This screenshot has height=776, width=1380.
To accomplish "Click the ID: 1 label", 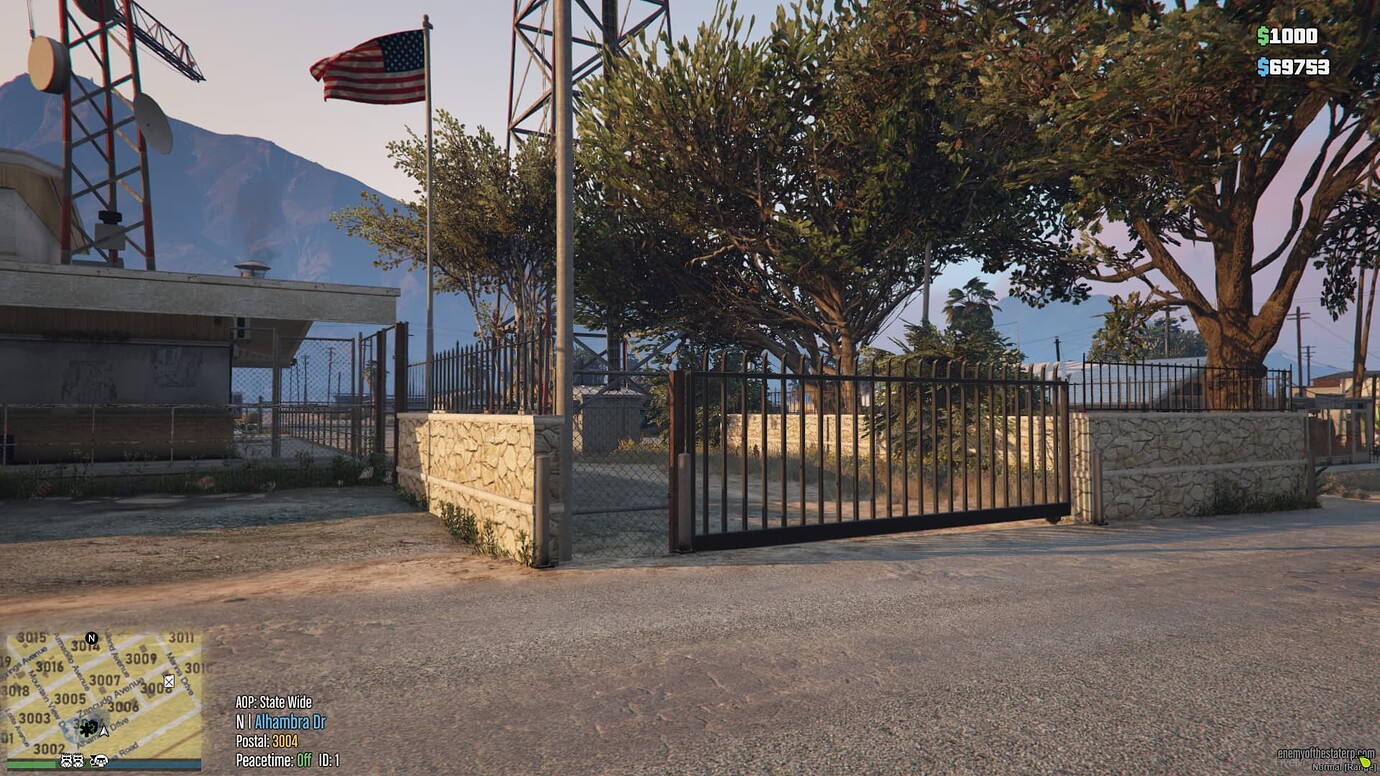I will coord(327,760).
